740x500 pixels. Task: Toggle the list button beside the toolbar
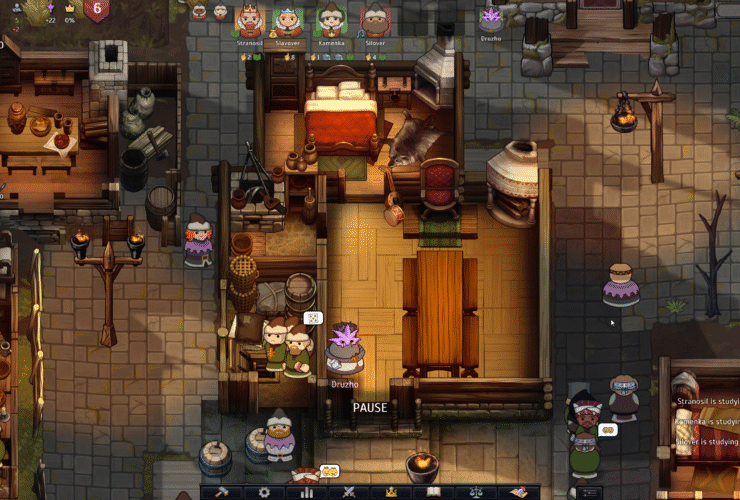pos(590,492)
